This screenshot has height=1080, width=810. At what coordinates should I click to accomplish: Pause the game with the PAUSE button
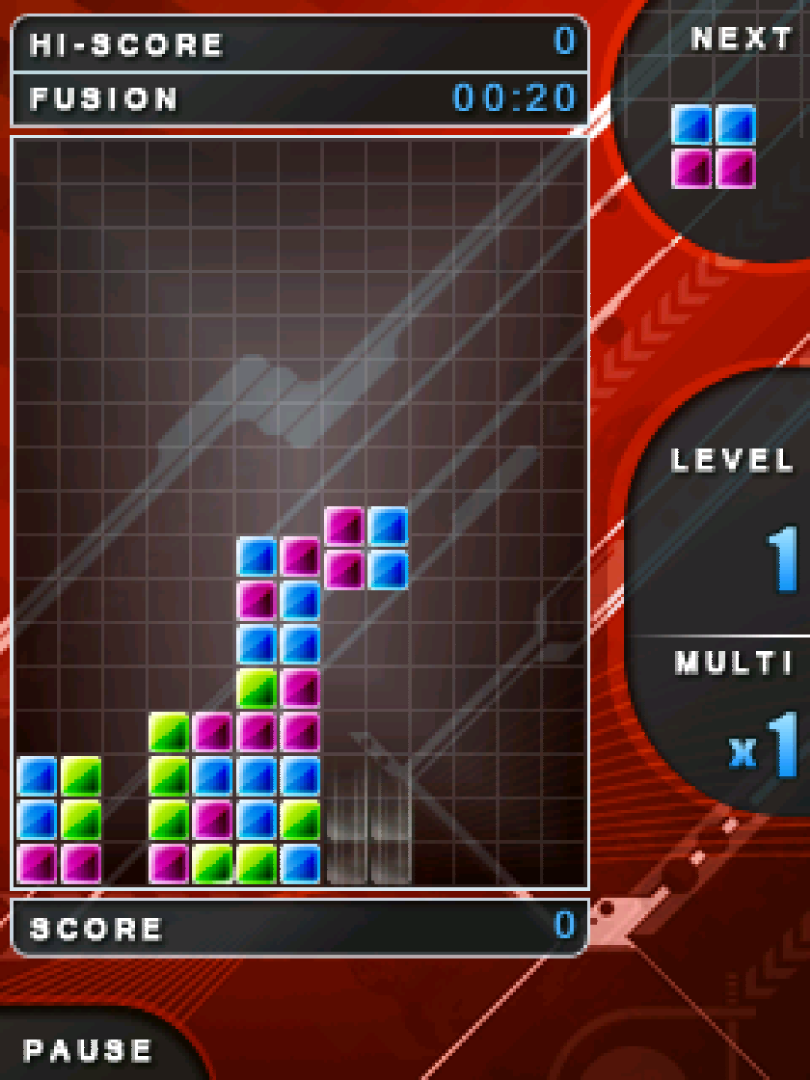[88, 1050]
